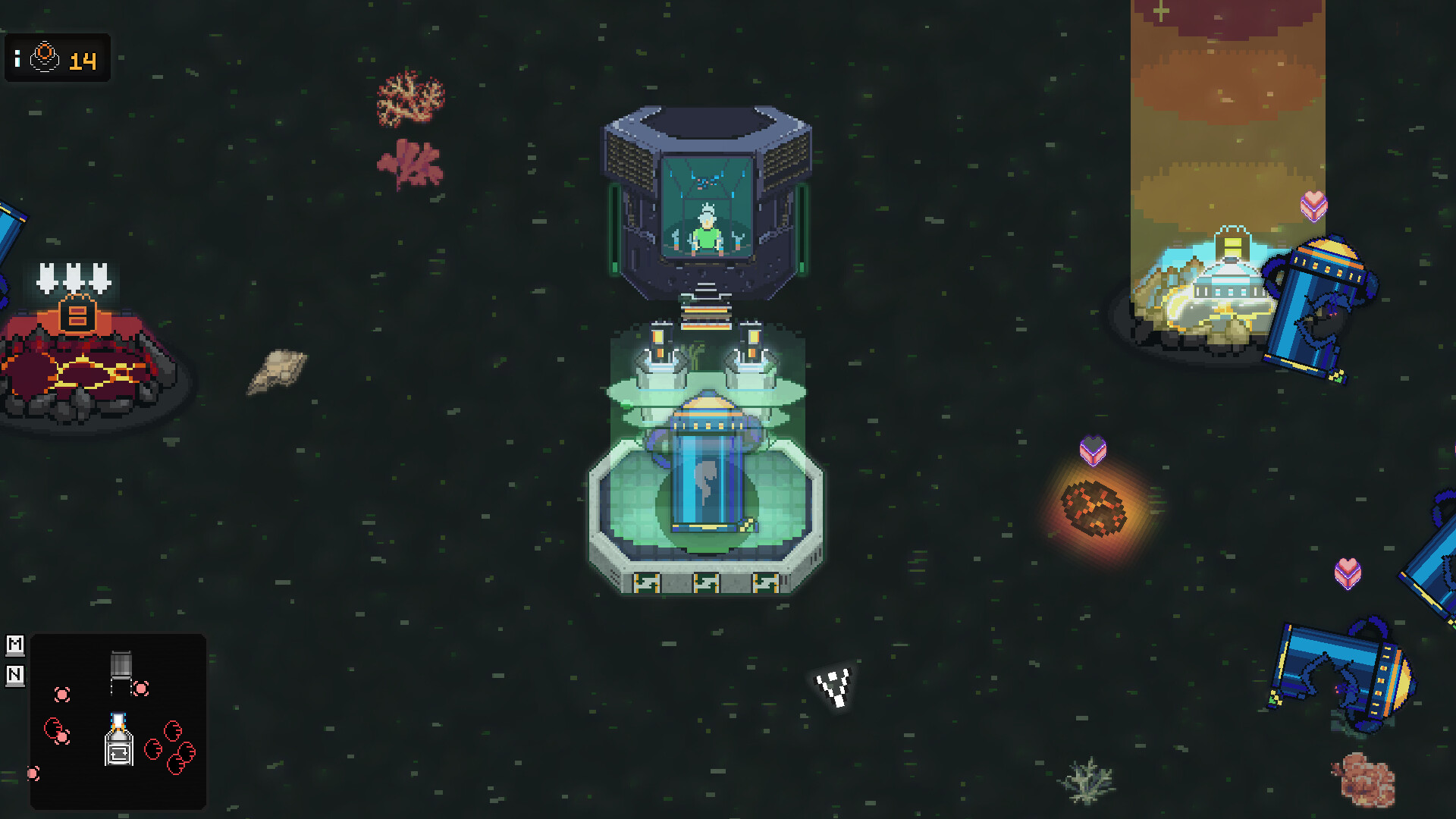Click the diving helmet currency icon
Image resolution: width=1456 pixels, height=819 pixels.
tap(45, 57)
